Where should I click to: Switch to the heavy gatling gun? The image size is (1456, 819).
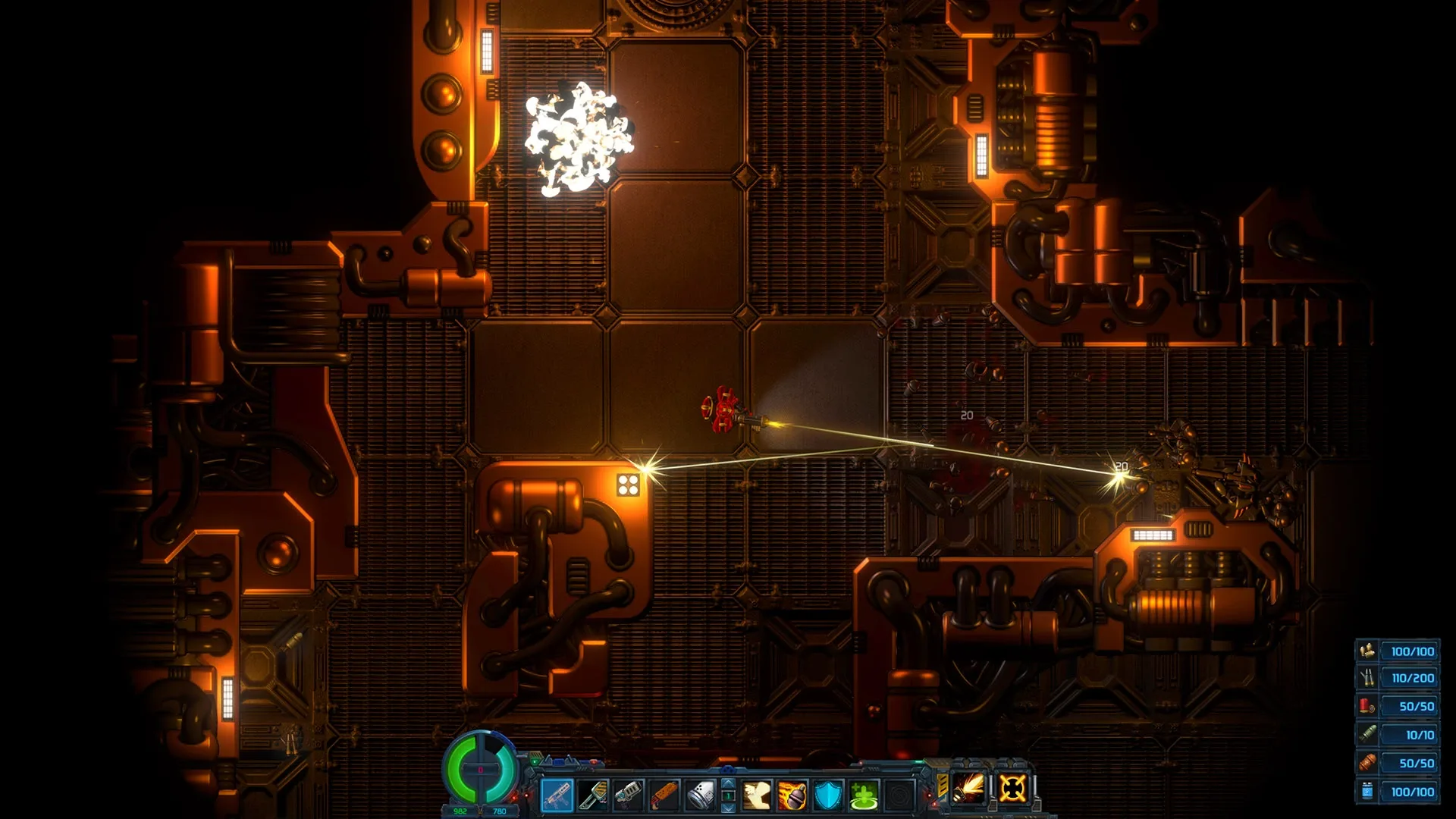click(x=628, y=795)
